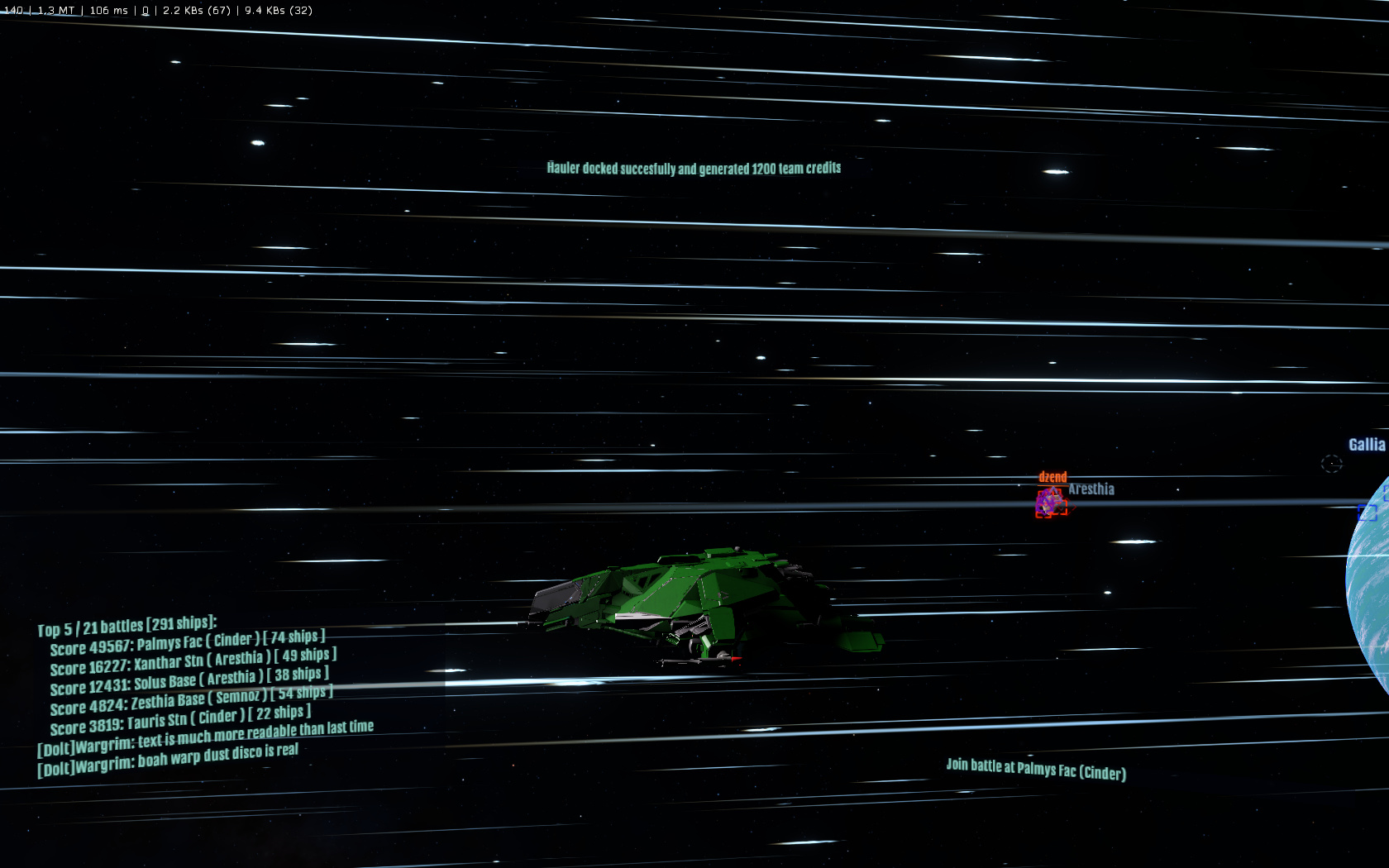Choose the Tauris Stn battle row
The width and height of the screenshot is (1389, 868).
tap(180, 719)
